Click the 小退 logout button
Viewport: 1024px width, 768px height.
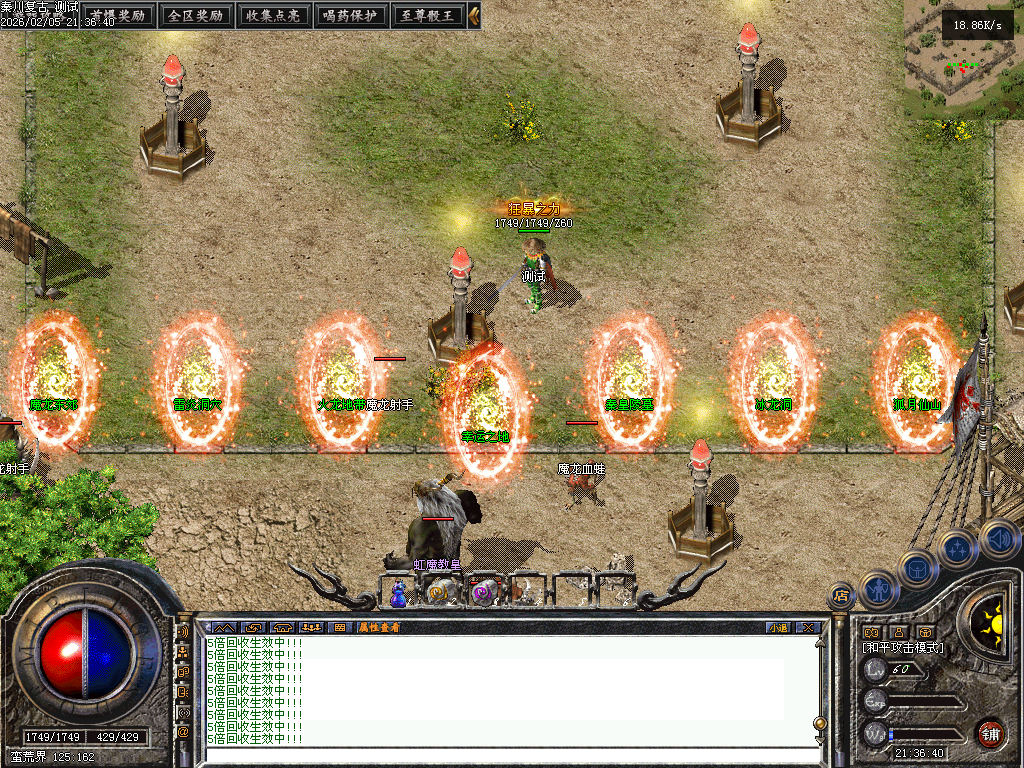coord(778,627)
